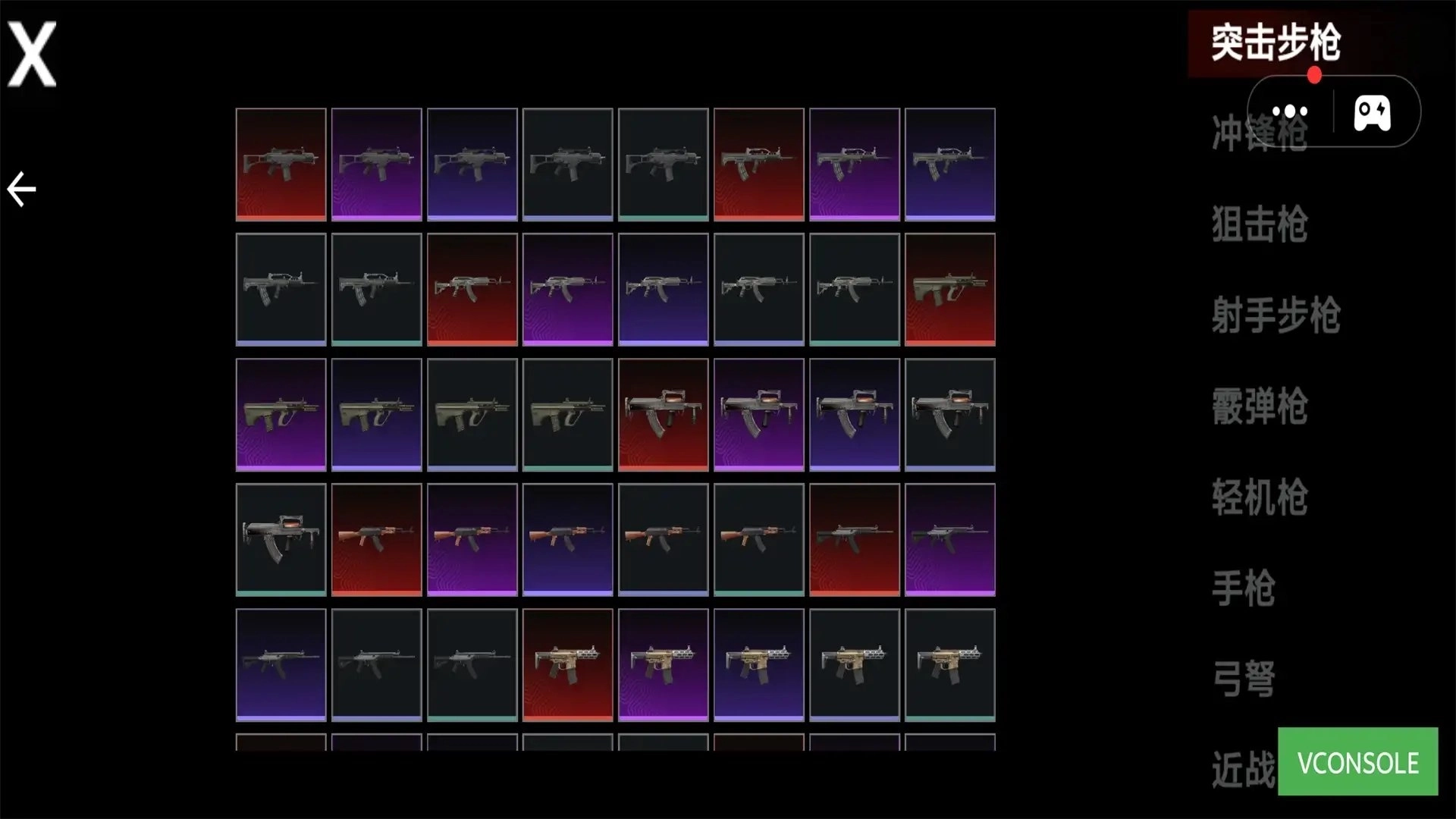Click the game controller overlay icon
The width and height of the screenshot is (1456, 819).
[x=1372, y=112]
